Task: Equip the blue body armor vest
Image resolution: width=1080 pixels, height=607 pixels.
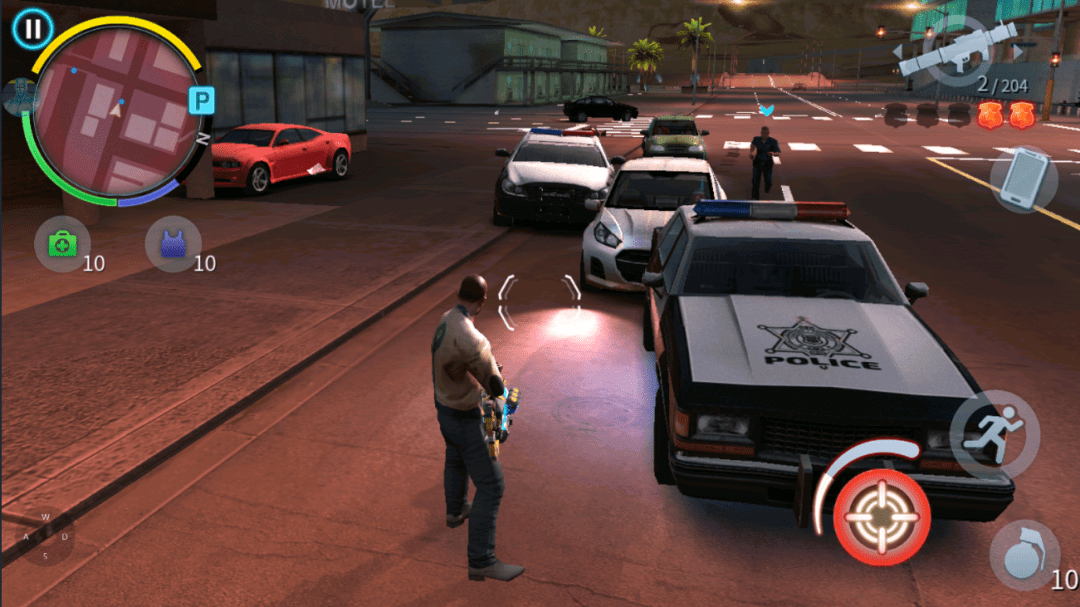Action: tap(173, 244)
